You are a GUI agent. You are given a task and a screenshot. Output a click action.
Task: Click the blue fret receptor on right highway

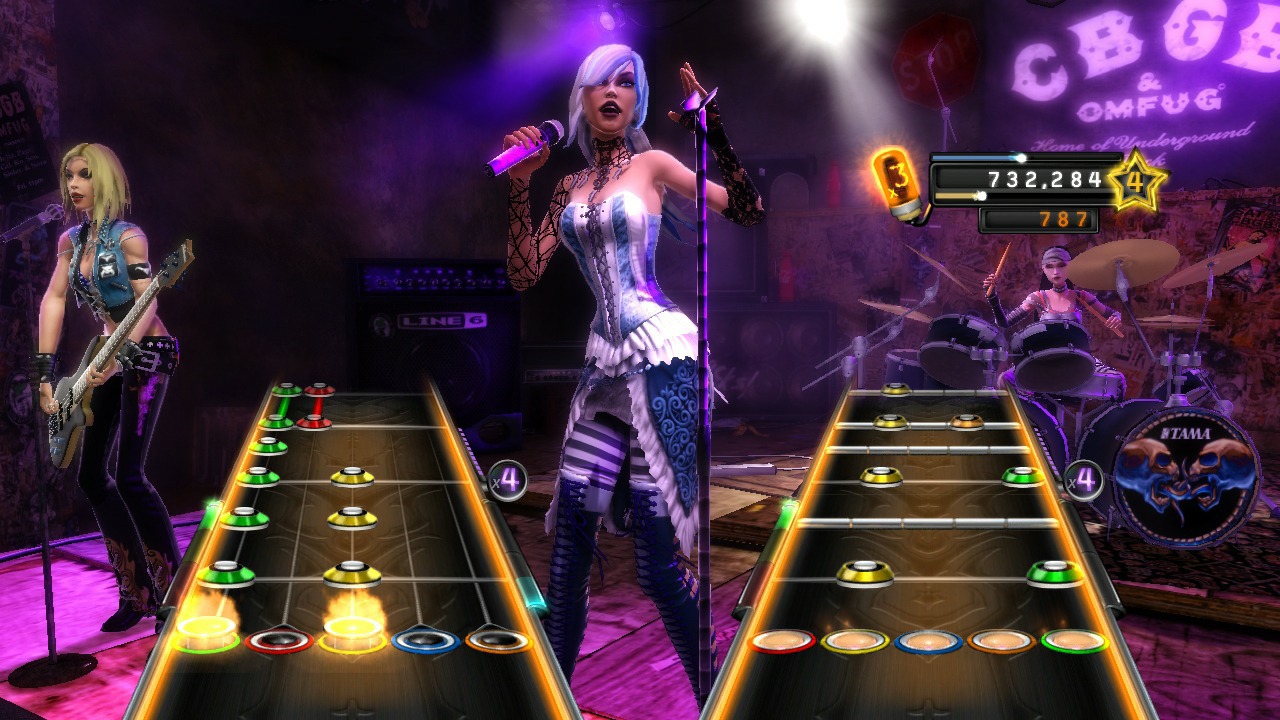tap(928, 643)
